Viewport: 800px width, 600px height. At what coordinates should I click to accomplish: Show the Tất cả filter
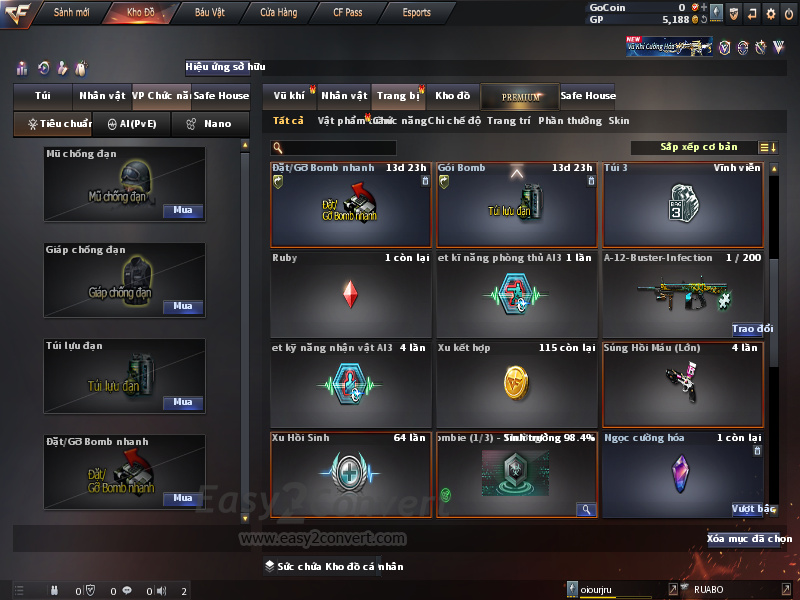[x=288, y=121]
